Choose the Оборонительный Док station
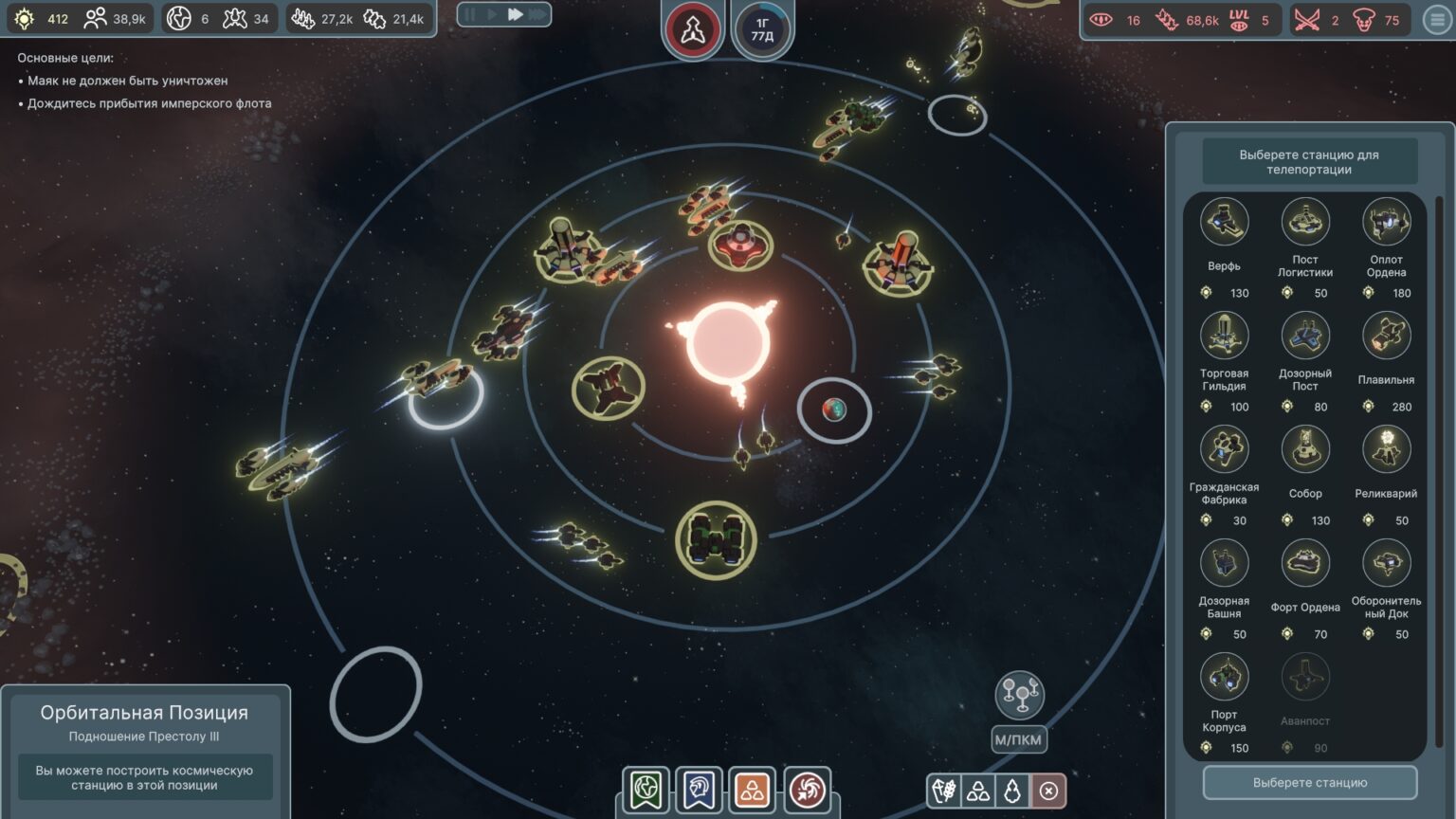Screen dimensions: 1456x819 pos(1386,564)
